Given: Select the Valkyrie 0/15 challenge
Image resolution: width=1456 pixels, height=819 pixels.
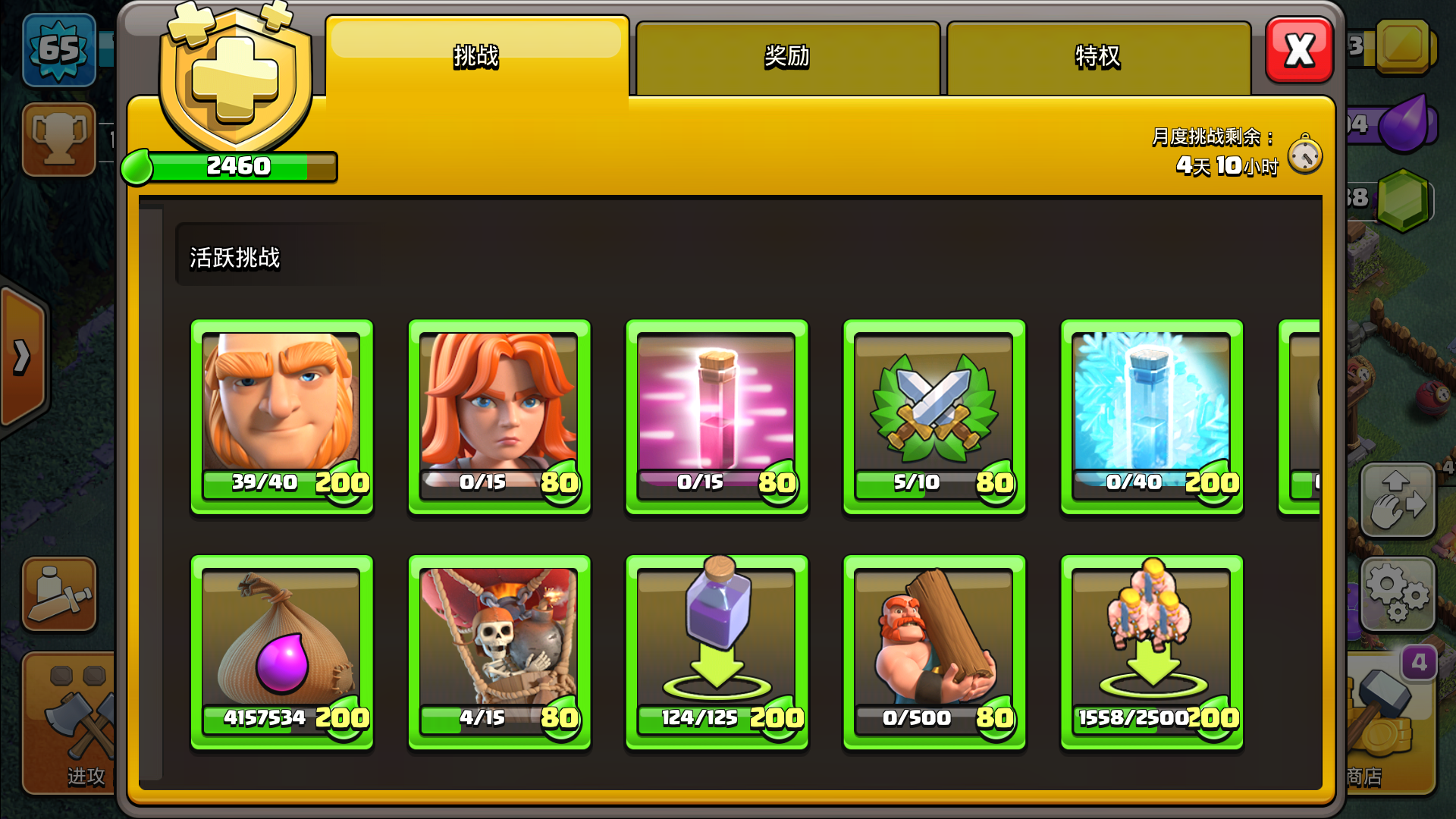Looking at the screenshot, I should click(499, 416).
